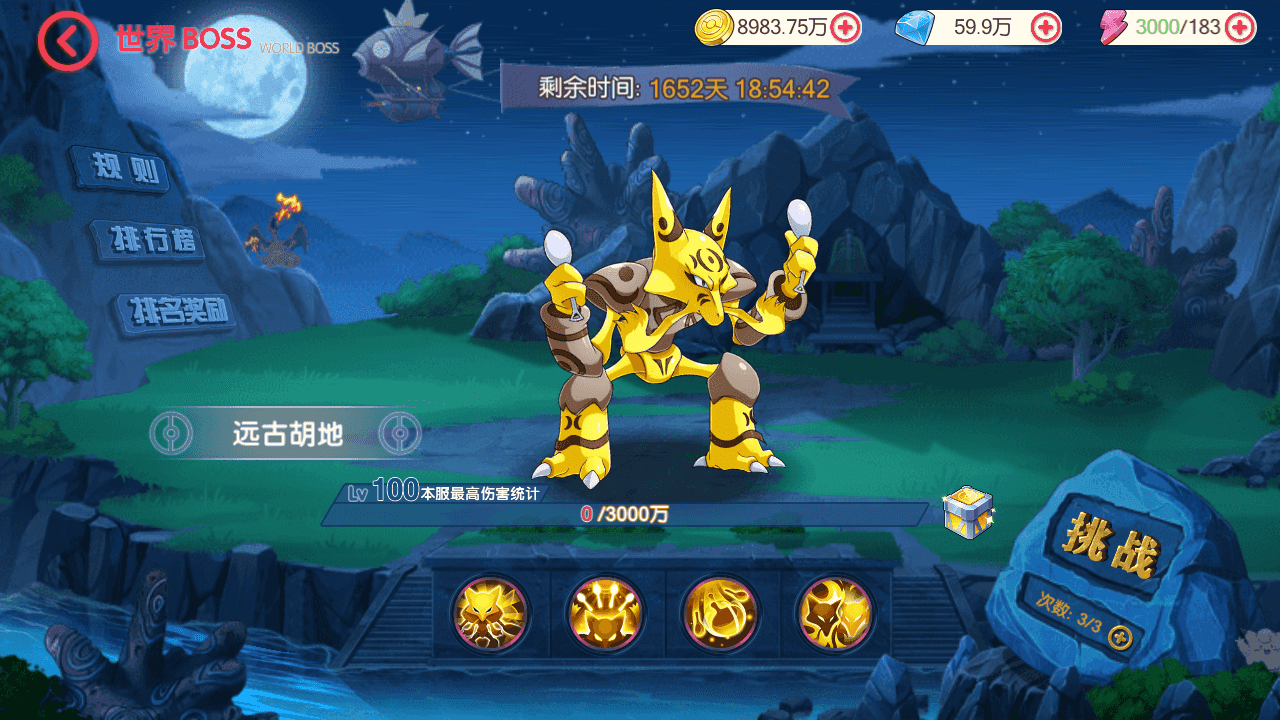Select the next boss arrow right of 远古胡地
Viewport: 1280px width, 720px height.
[x=400, y=432]
